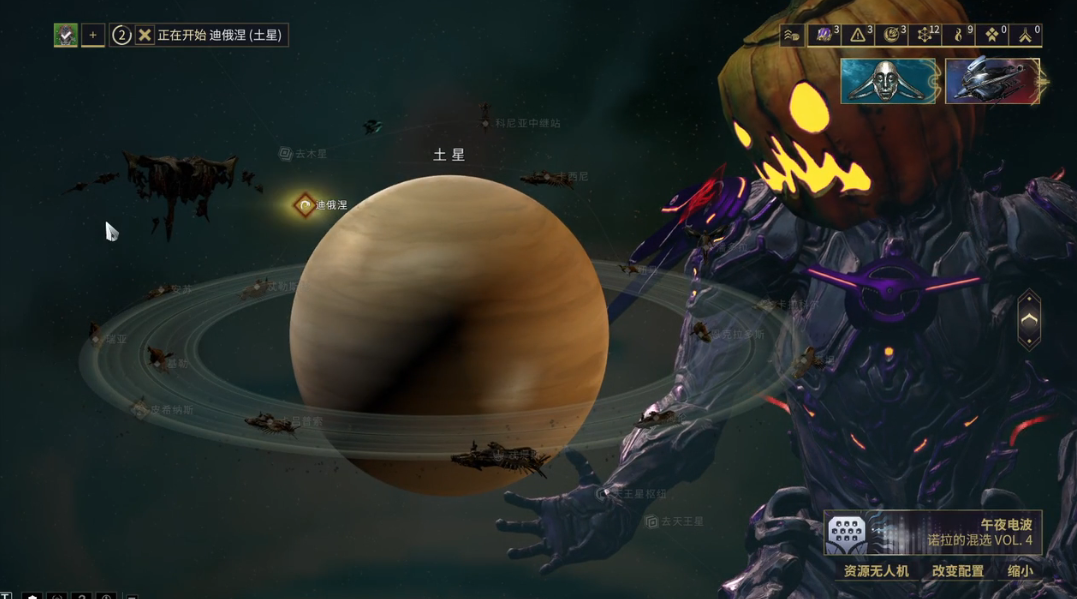Screen dimensions: 1077x599
Task: Open the alerts warning triangle icon
Action: (x=858, y=35)
